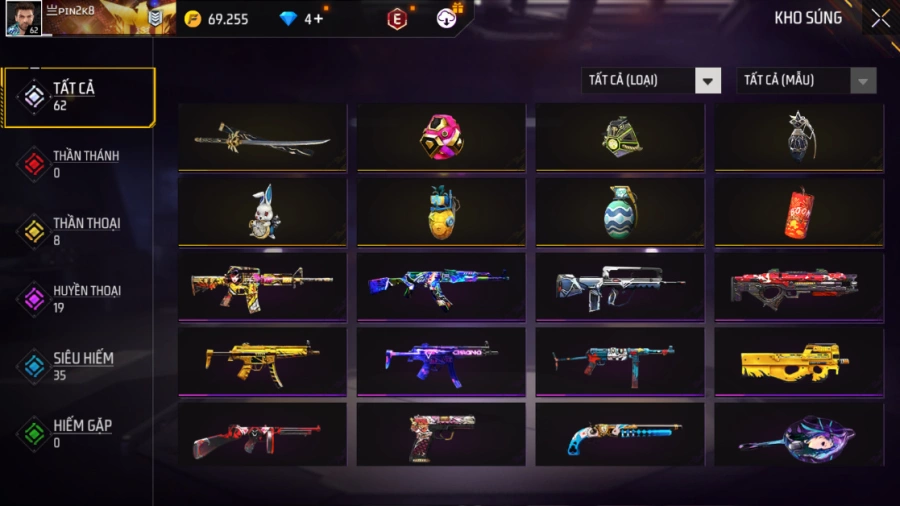Close the Kho Súng screen
The image size is (900, 506).
click(880, 18)
